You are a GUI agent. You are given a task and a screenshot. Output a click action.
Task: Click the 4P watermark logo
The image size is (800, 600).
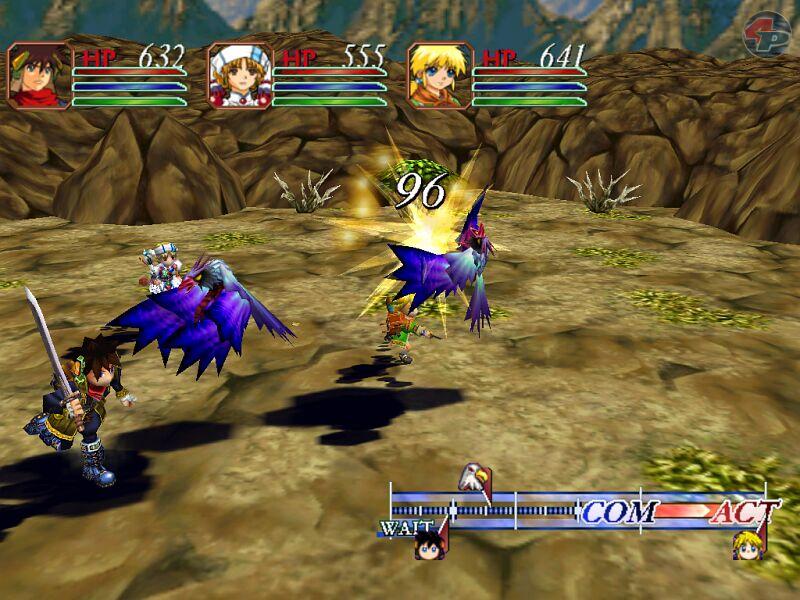pos(766,32)
